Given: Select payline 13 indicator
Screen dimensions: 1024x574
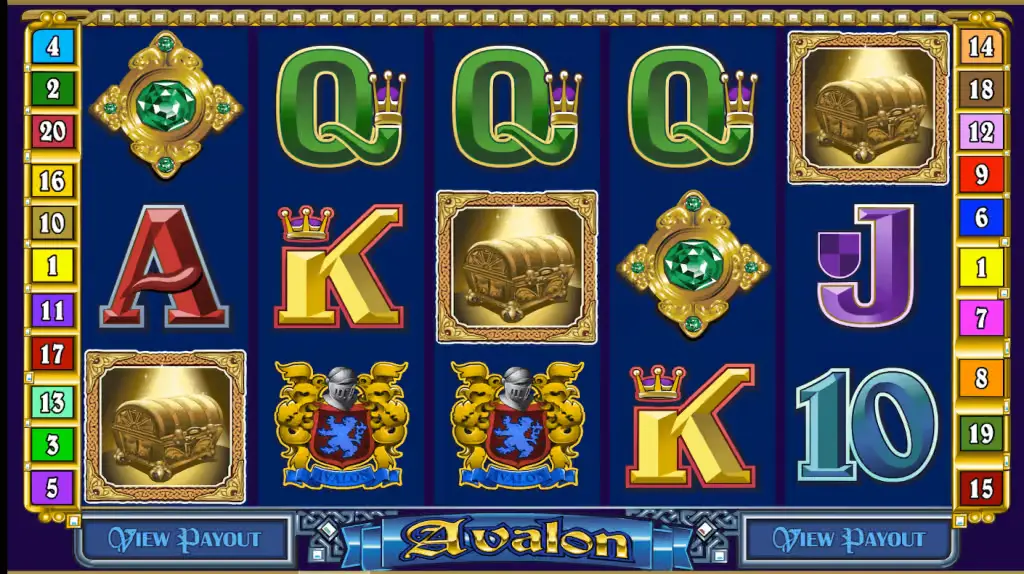Looking at the screenshot, I should [52, 401].
